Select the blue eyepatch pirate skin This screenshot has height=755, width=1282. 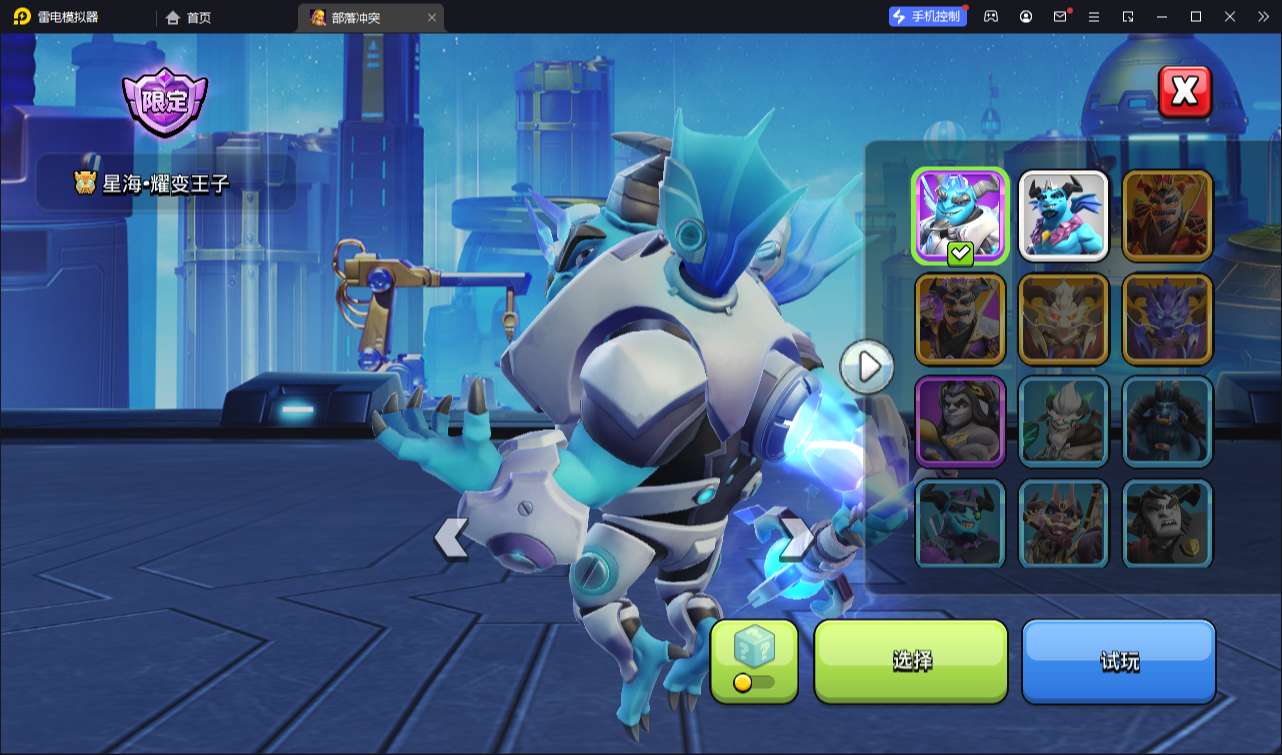(x=960, y=524)
